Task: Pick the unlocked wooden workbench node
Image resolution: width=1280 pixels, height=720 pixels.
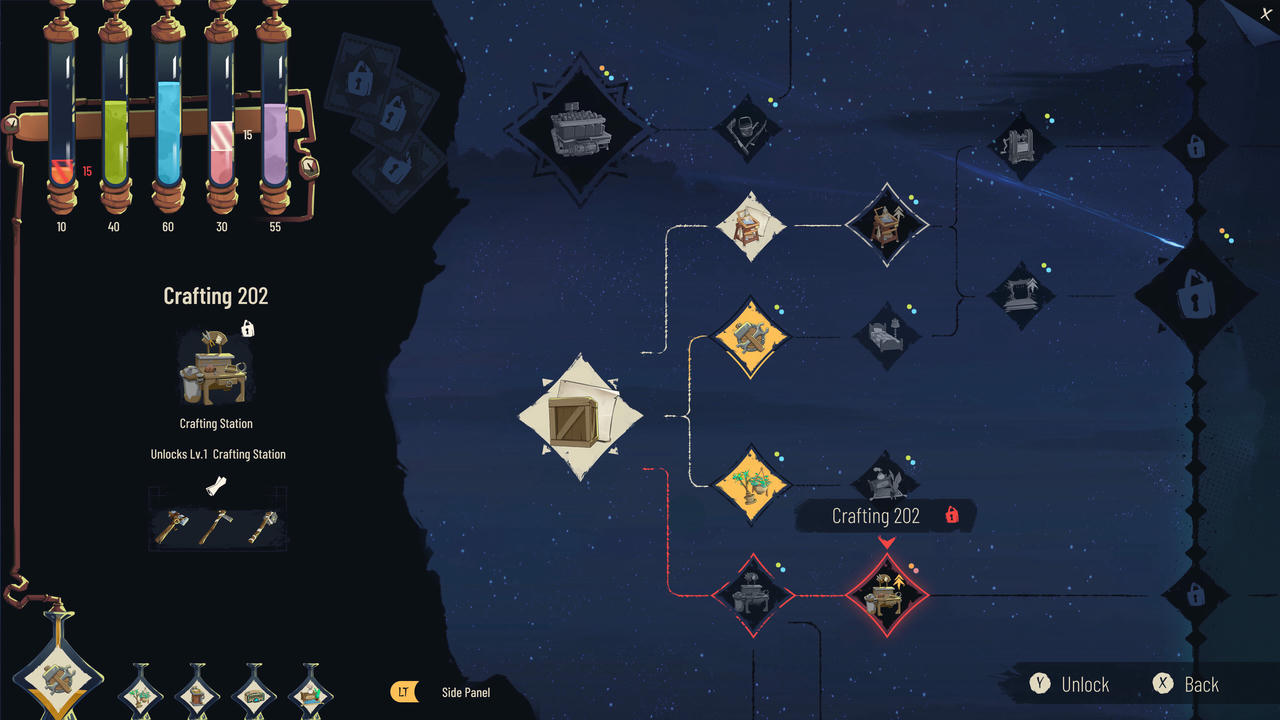Action: coord(751,227)
